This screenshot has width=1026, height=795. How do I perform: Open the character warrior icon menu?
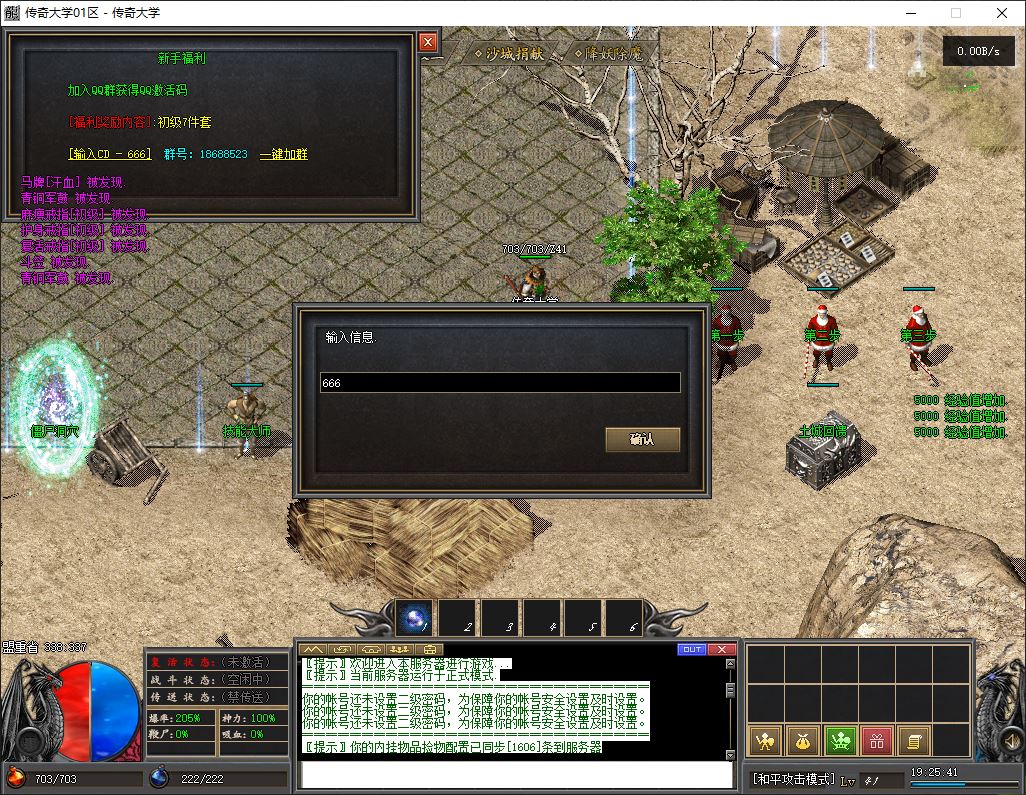click(x=766, y=741)
